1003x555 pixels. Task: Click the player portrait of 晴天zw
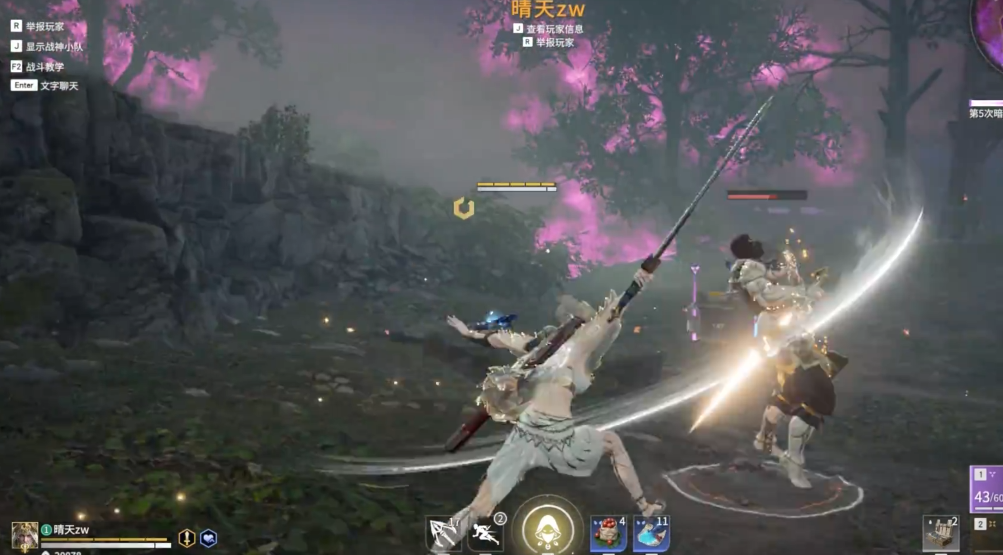tap(24, 535)
